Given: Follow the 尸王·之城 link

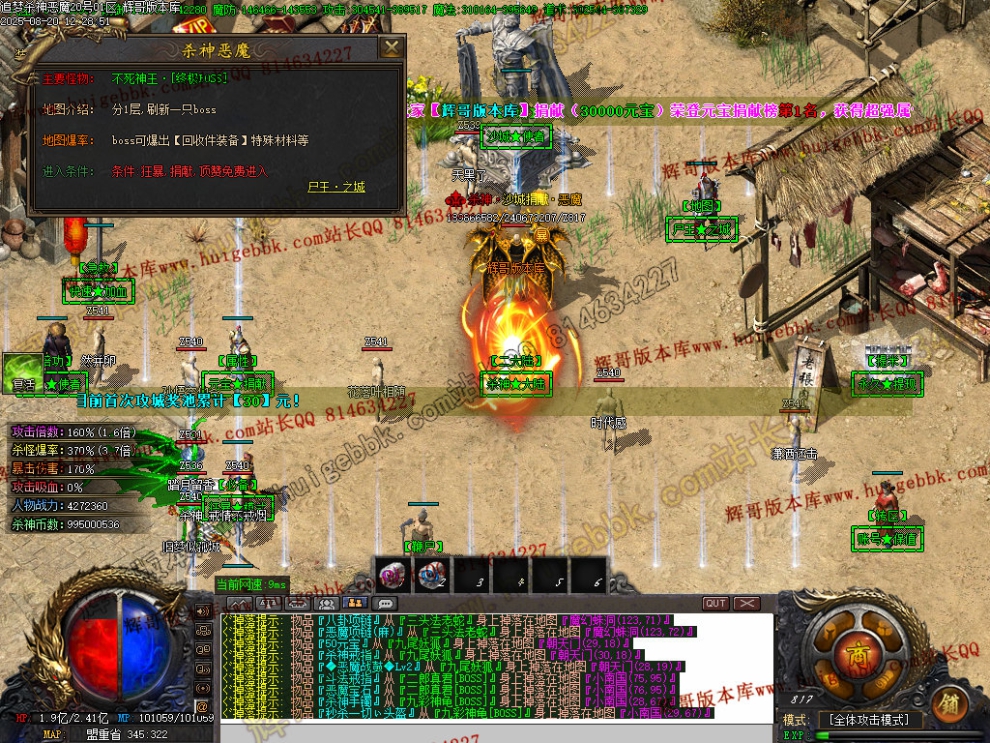Looking at the screenshot, I should 336,187.
